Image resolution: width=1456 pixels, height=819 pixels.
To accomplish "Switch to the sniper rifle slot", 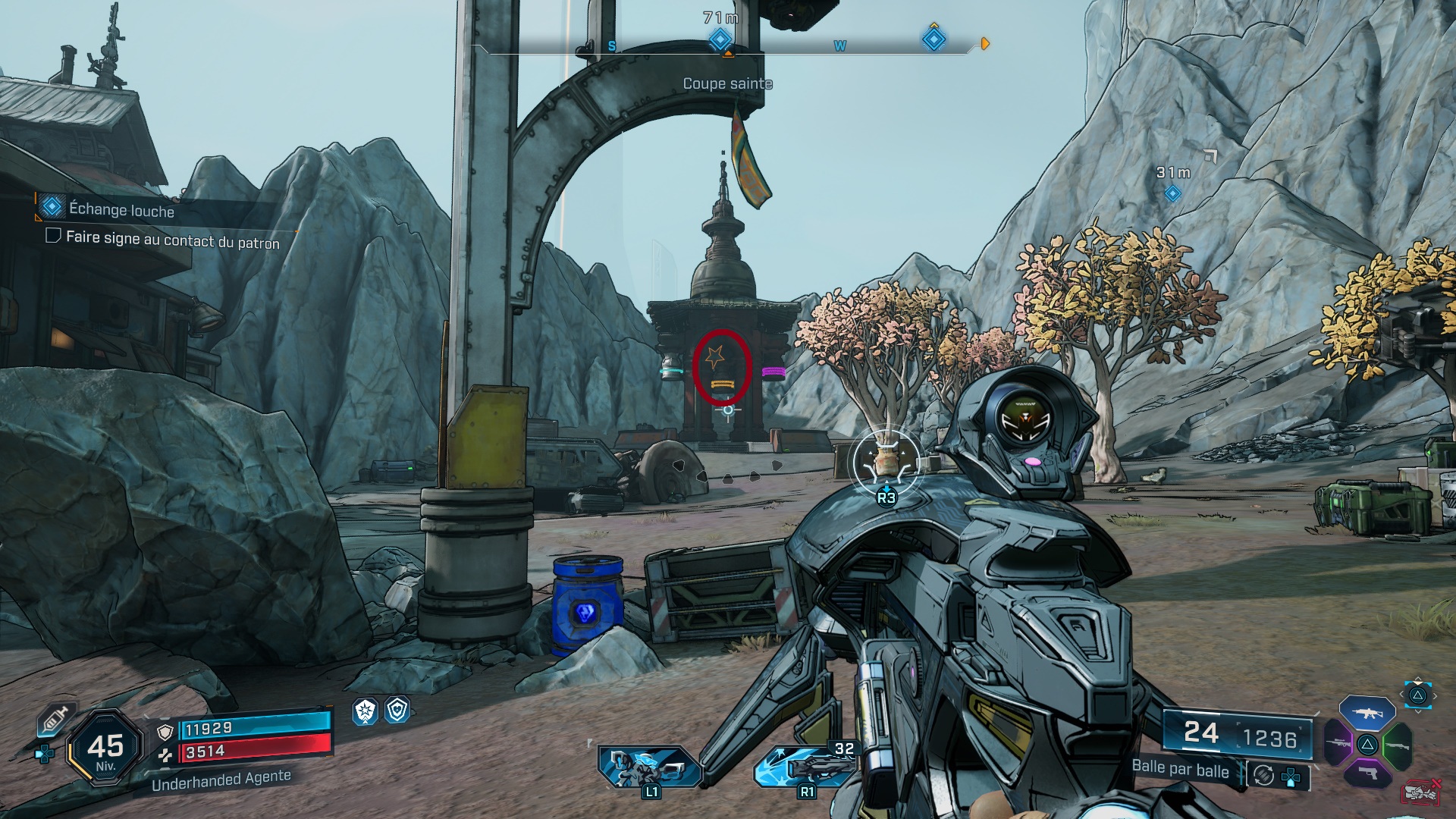I will tap(1338, 743).
